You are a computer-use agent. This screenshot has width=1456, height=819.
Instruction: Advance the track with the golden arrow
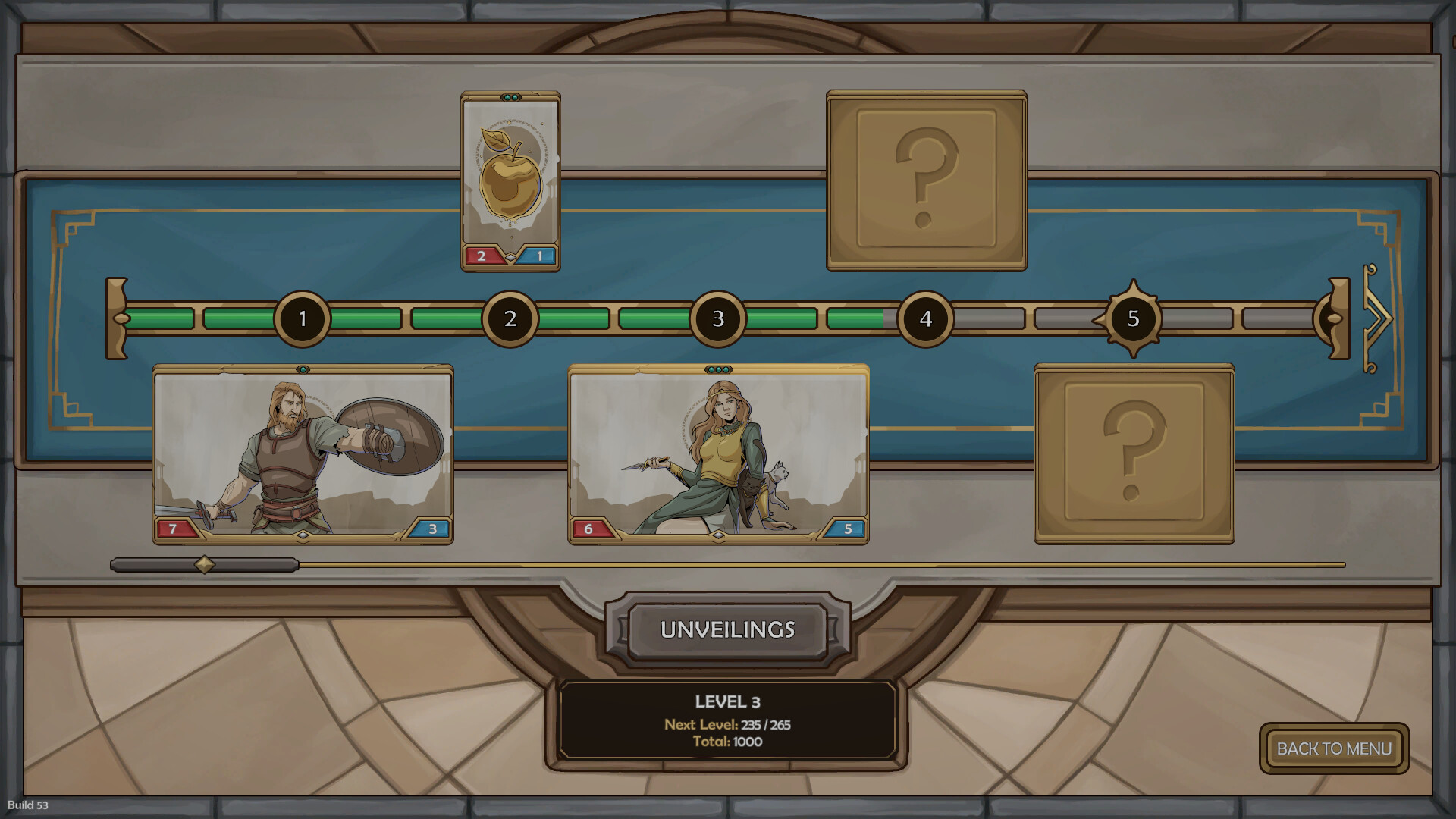(x=1377, y=318)
